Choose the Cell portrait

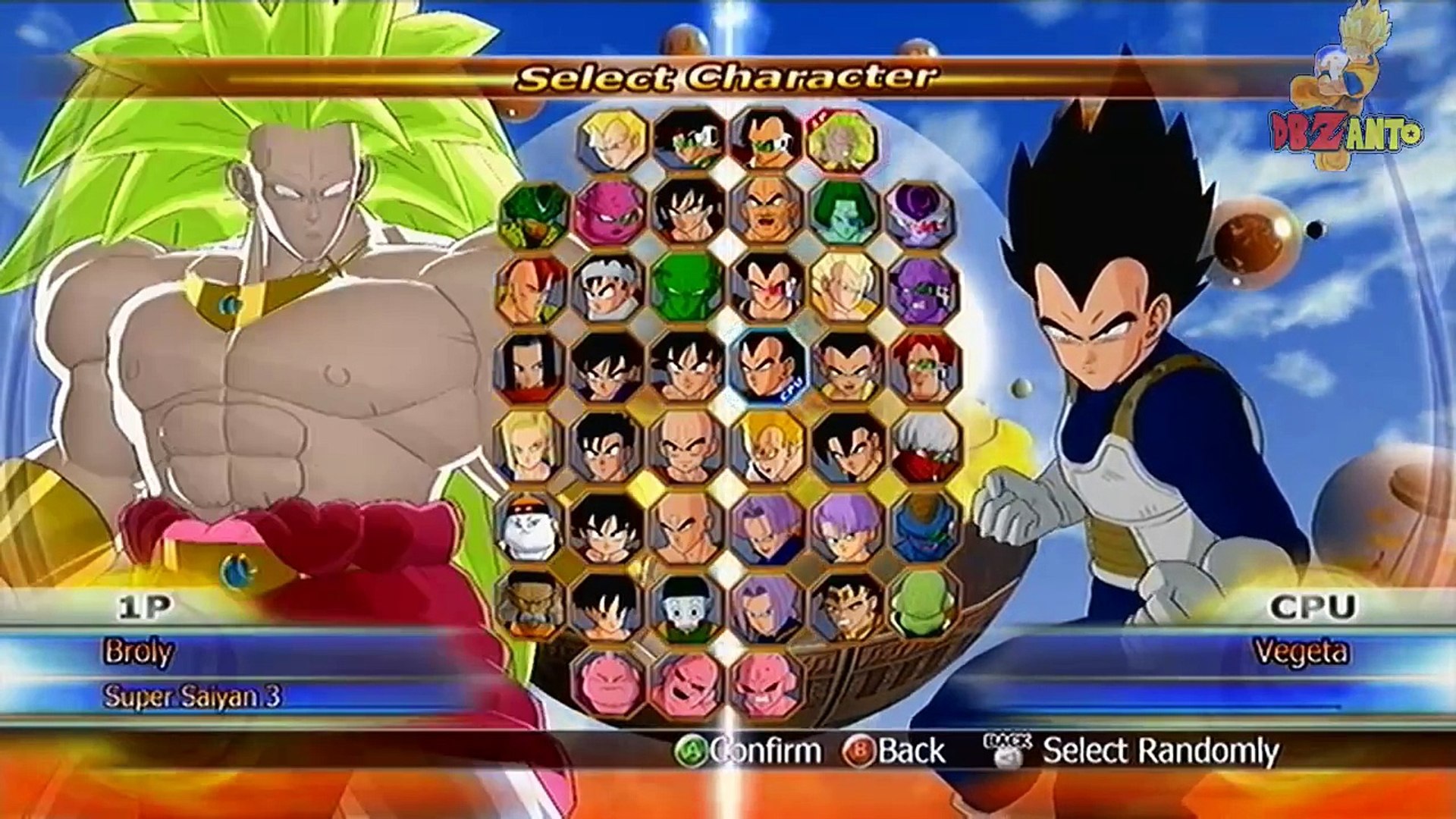tap(533, 215)
